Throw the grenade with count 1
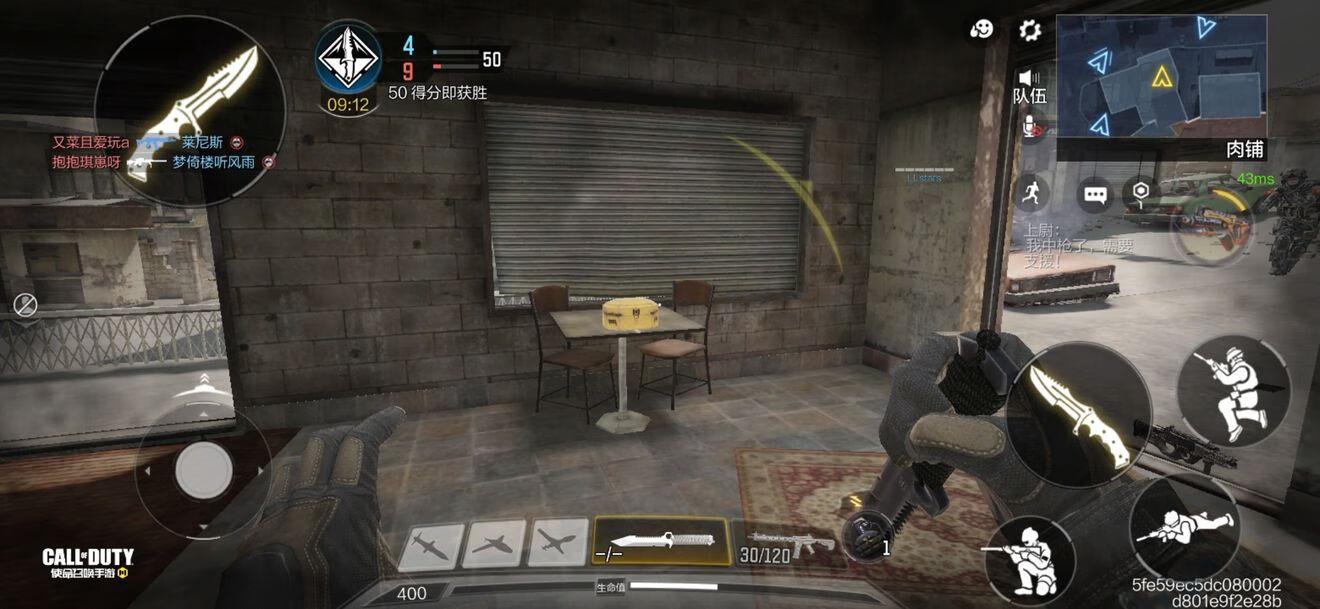This screenshot has height=609, width=1320. coord(862,537)
